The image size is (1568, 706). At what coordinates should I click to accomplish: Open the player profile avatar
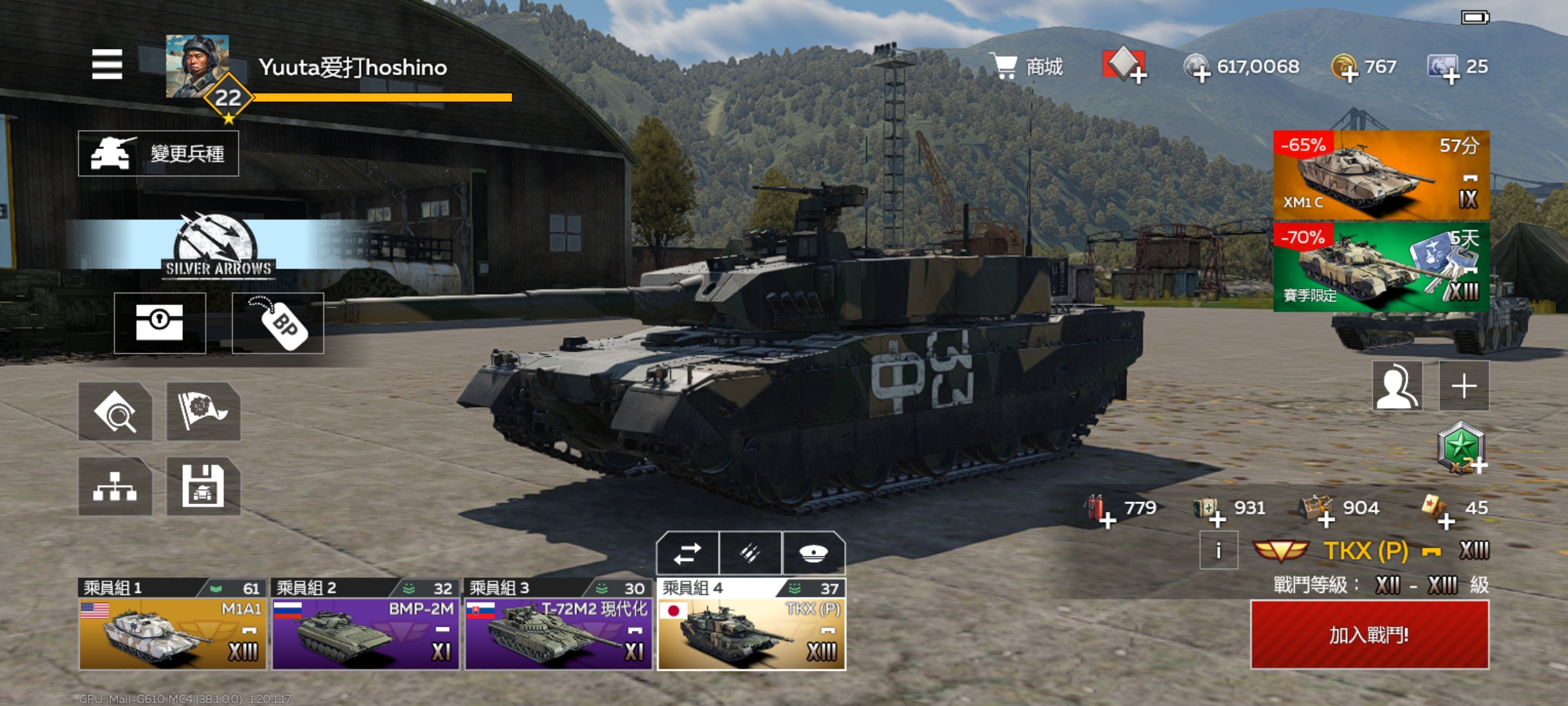pos(197,67)
